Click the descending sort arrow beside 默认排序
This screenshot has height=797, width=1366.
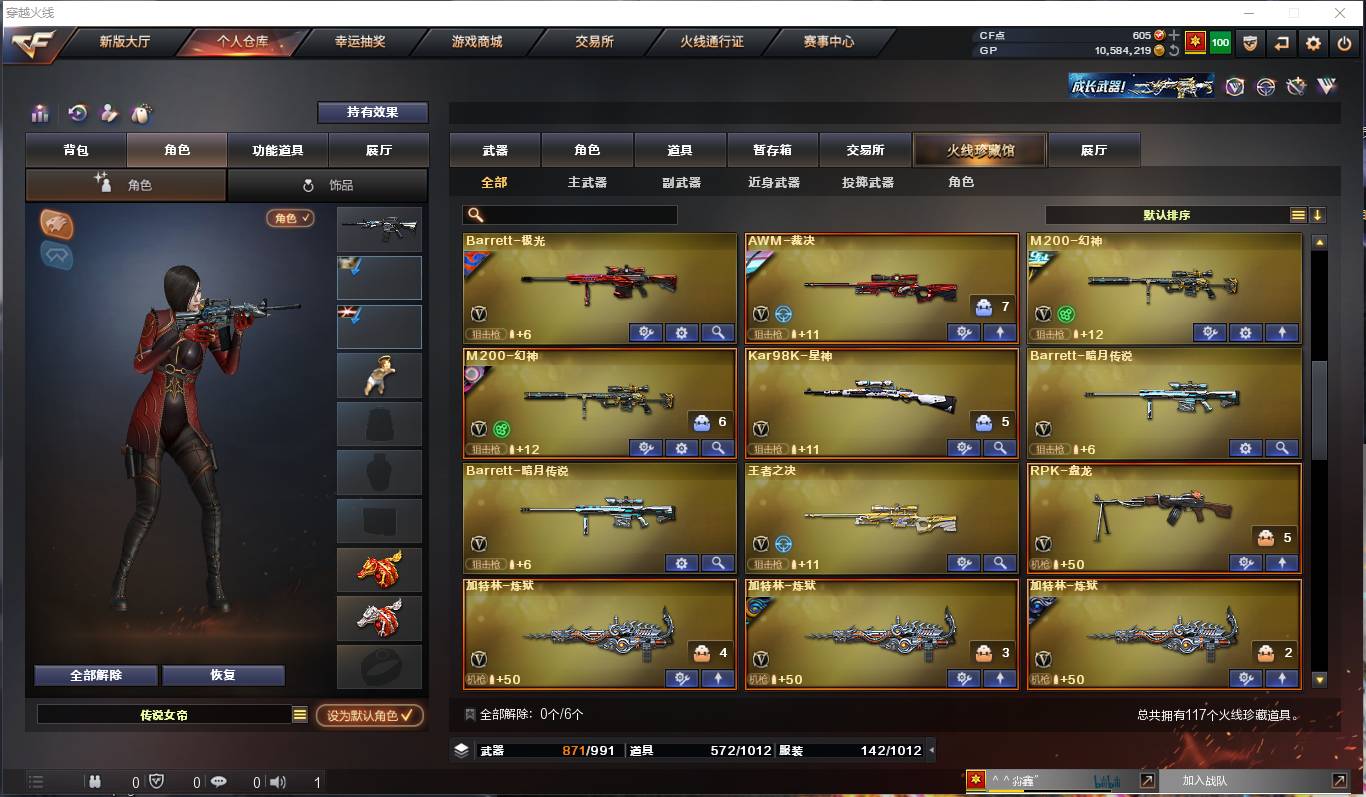1320,214
